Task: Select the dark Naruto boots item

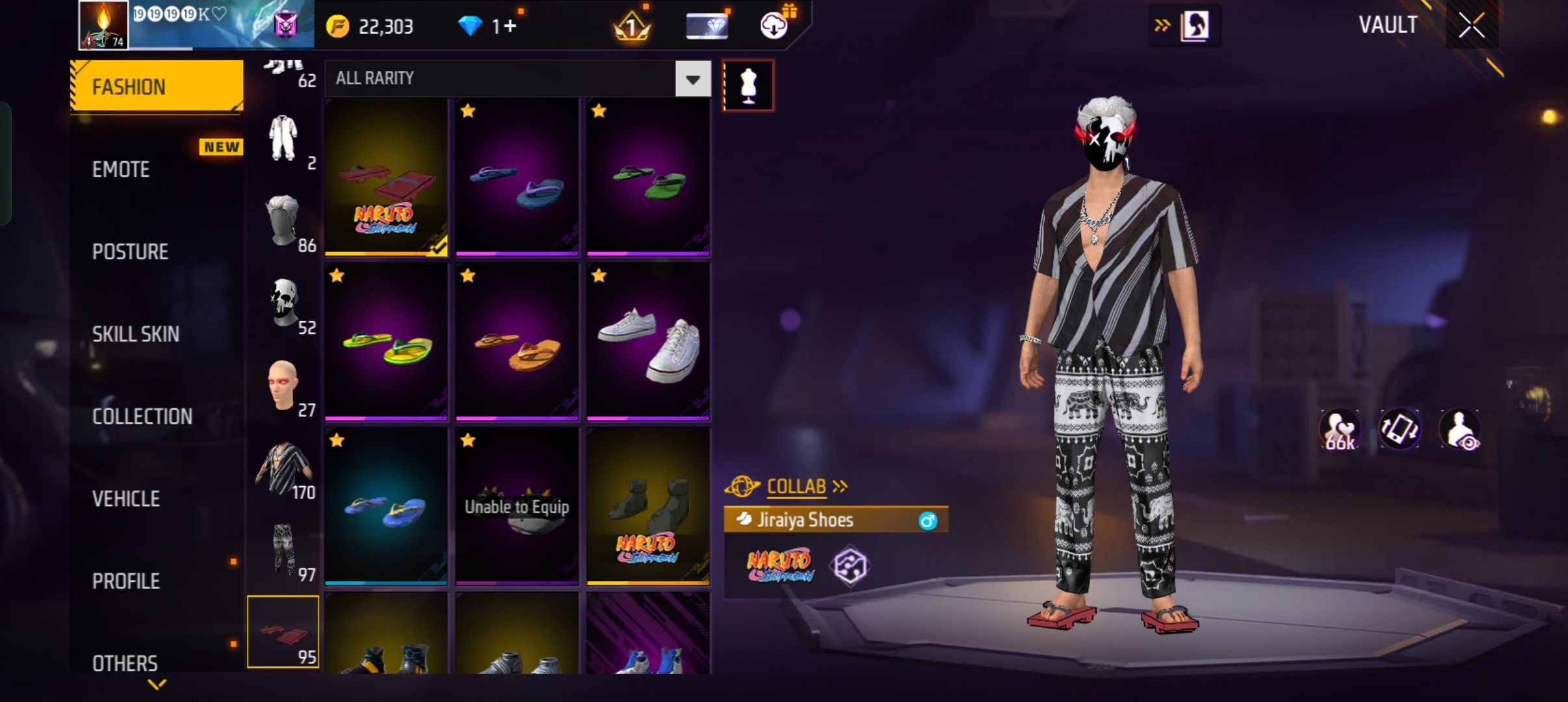Action: pos(648,506)
